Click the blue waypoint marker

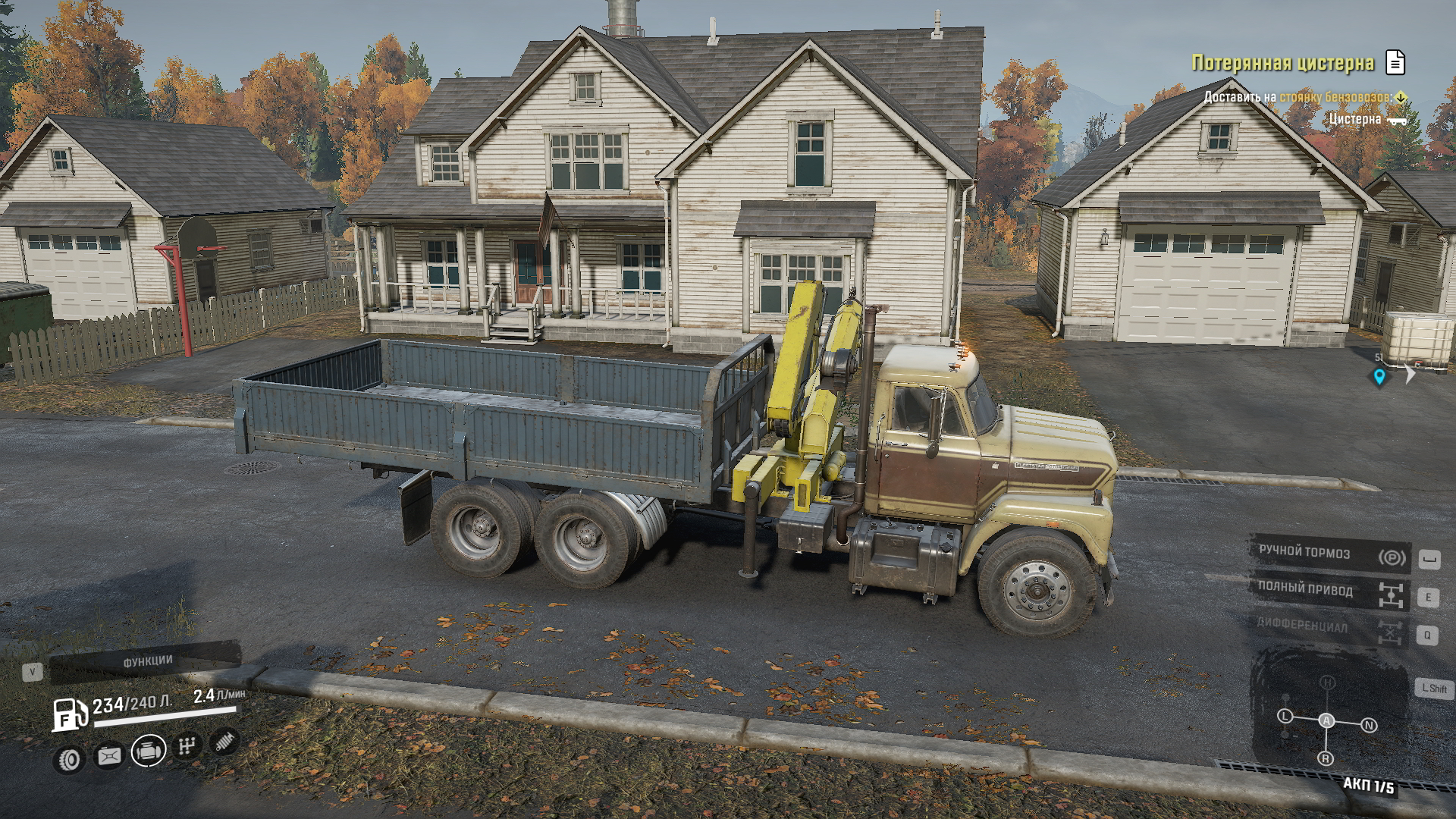click(1379, 376)
